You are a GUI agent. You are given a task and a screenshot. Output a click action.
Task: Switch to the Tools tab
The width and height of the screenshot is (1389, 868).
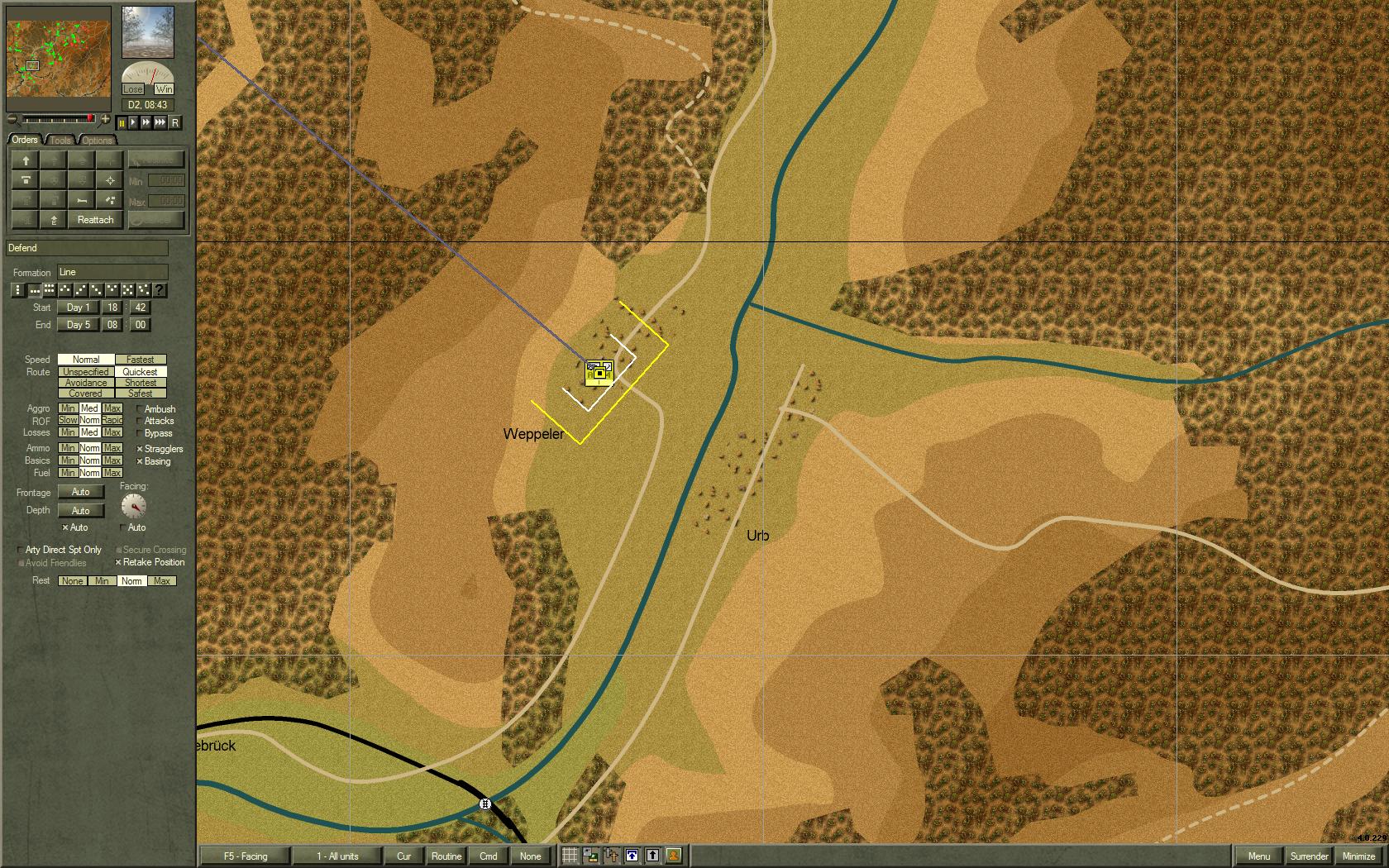click(60, 140)
